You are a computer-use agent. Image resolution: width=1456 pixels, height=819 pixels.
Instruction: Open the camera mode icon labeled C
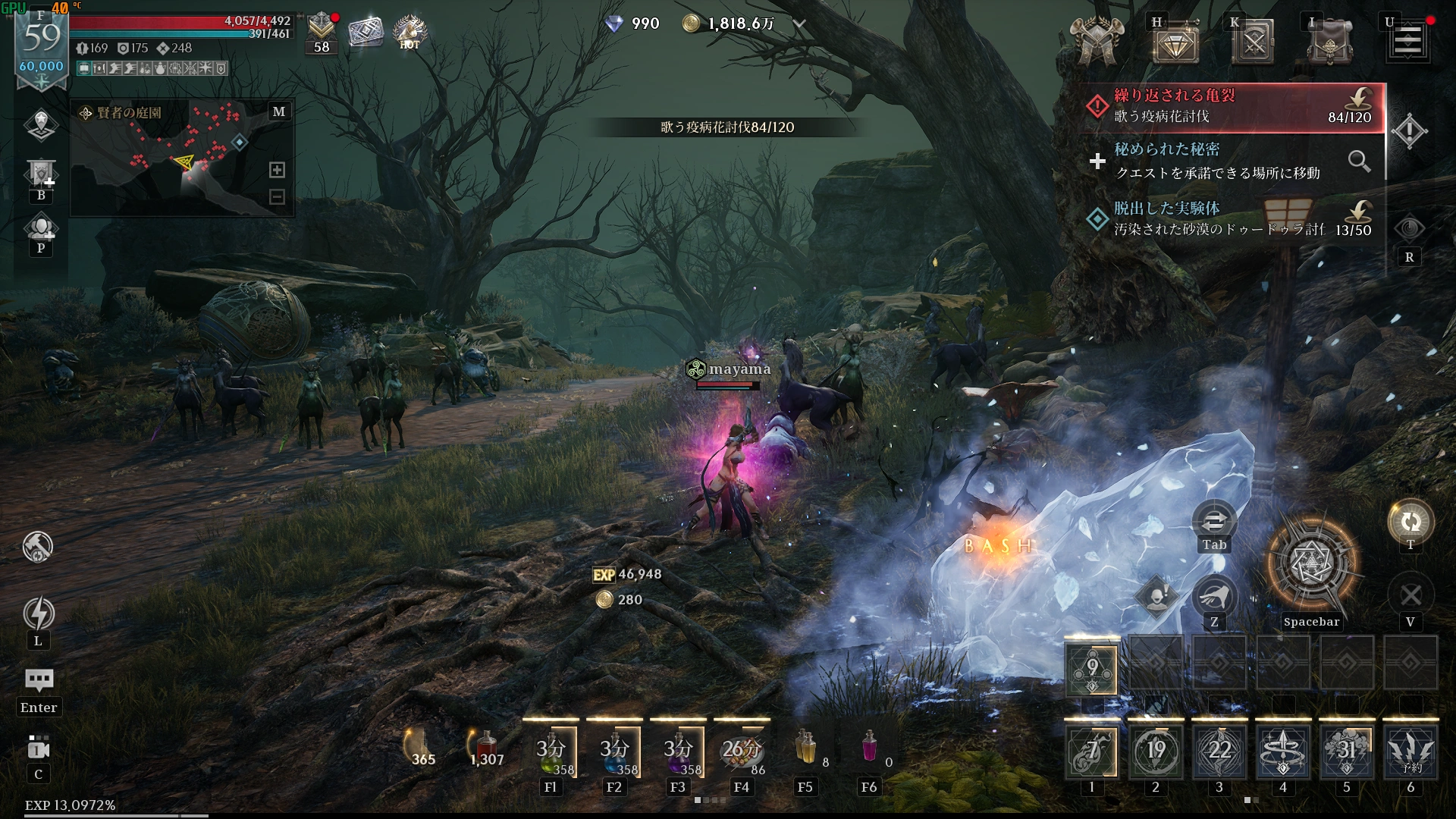[39, 749]
